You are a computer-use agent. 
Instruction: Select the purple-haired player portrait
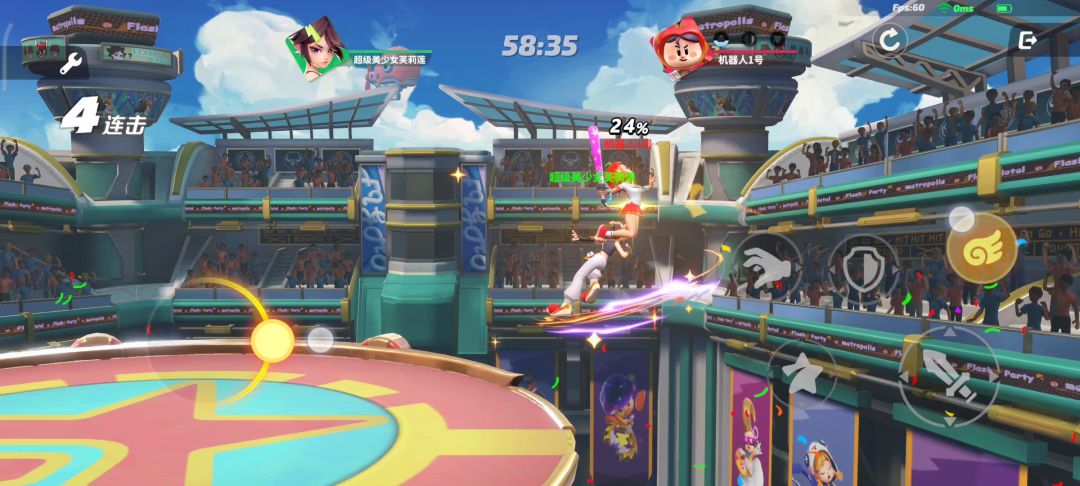click(x=318, y=45)
